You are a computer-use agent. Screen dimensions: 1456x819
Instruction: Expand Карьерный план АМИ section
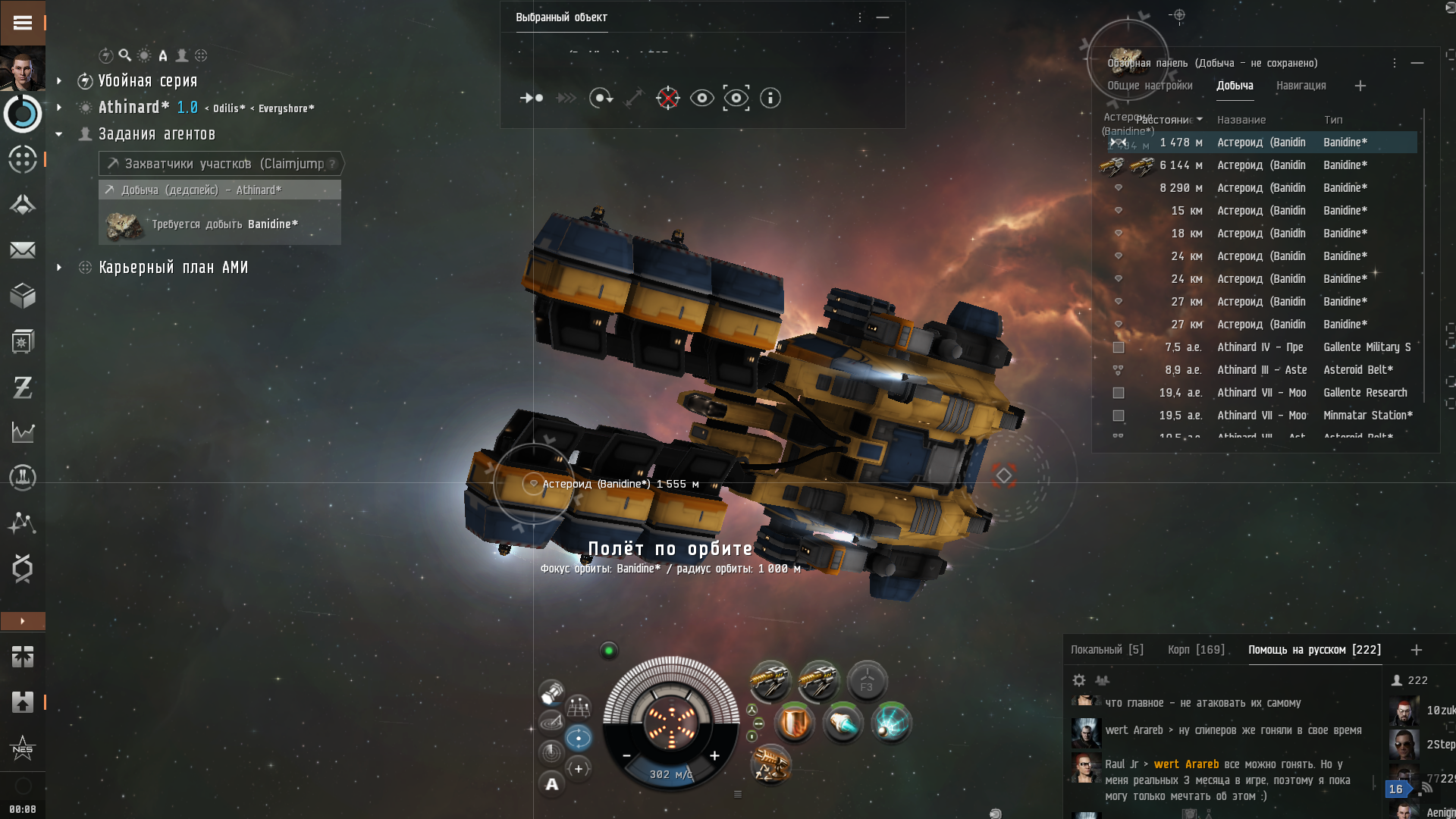[x=59, y=268]
